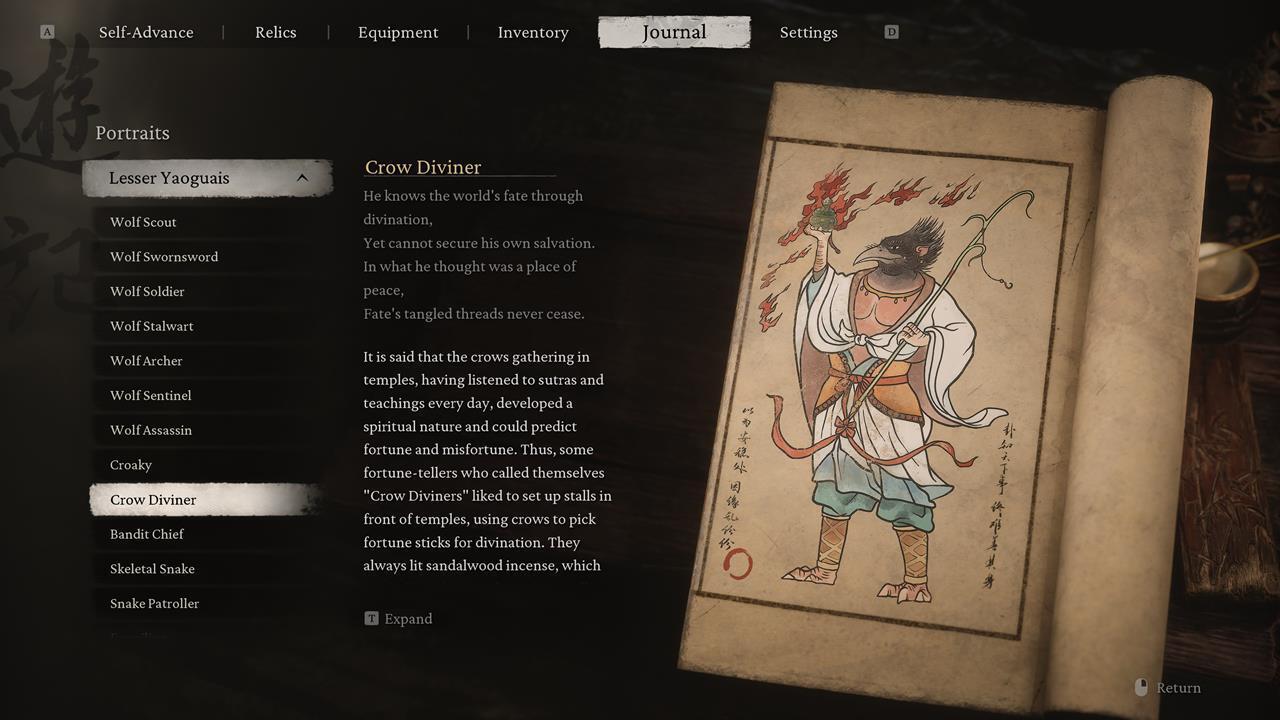Expand the Crow Diviner description text

pyautogui.click(x=399, y=619)
